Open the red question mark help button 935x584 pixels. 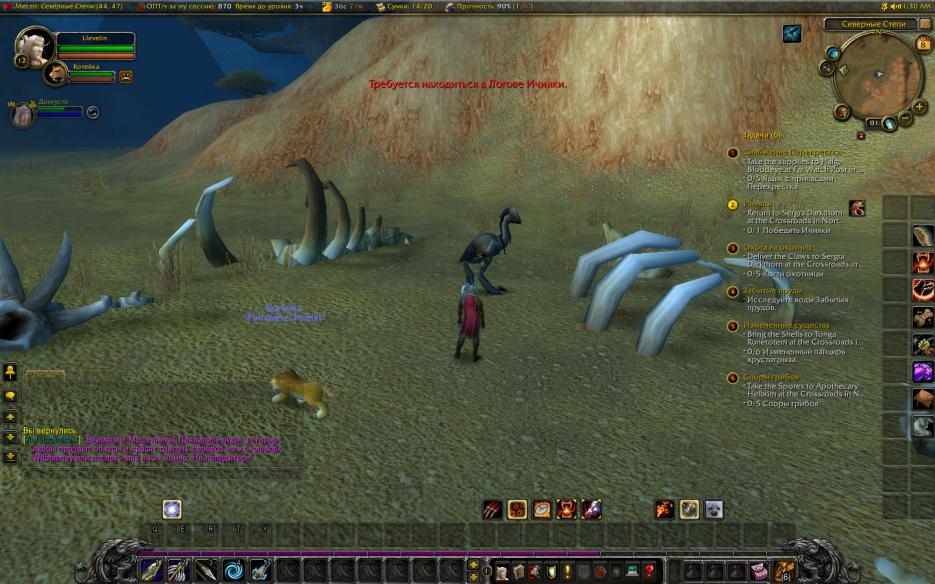click(649, 572)
